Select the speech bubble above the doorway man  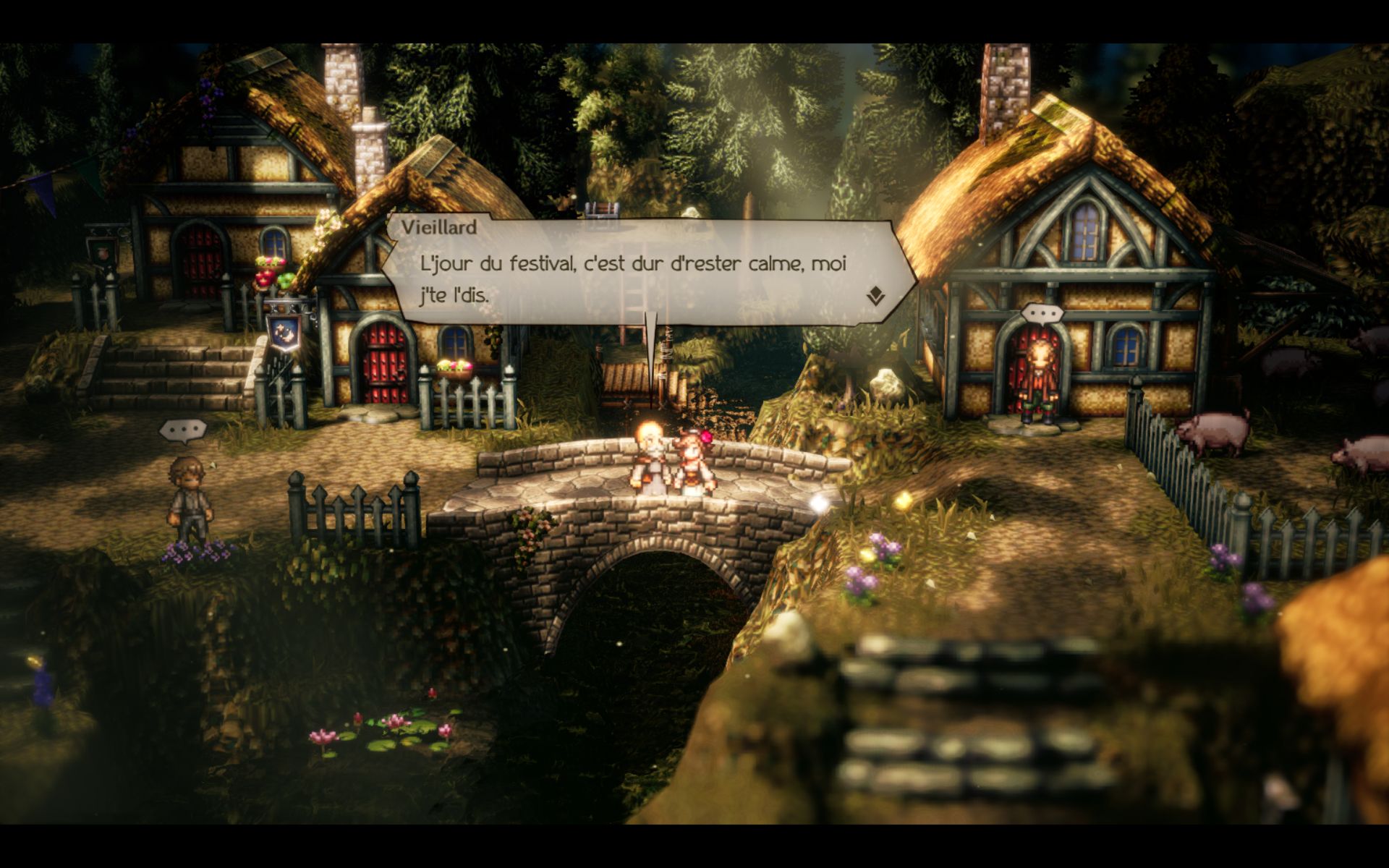(x=1041, y=315)
